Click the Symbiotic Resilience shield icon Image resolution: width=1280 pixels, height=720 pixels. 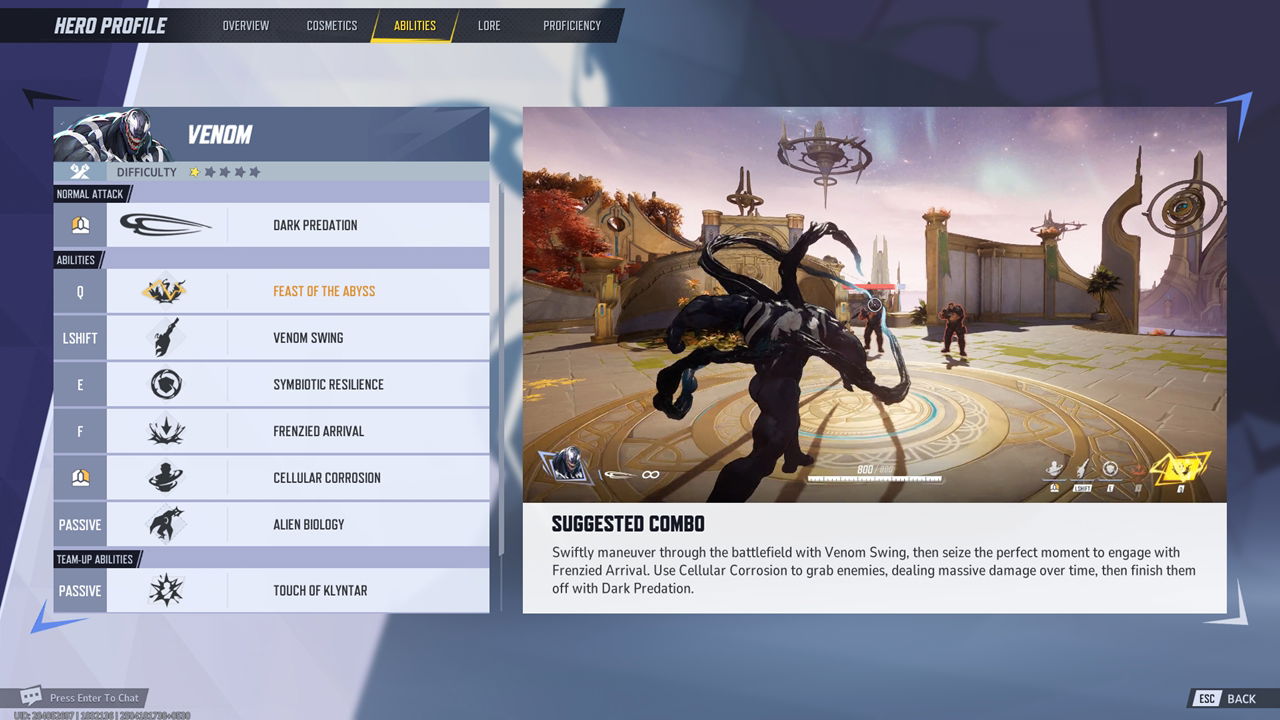167,384
